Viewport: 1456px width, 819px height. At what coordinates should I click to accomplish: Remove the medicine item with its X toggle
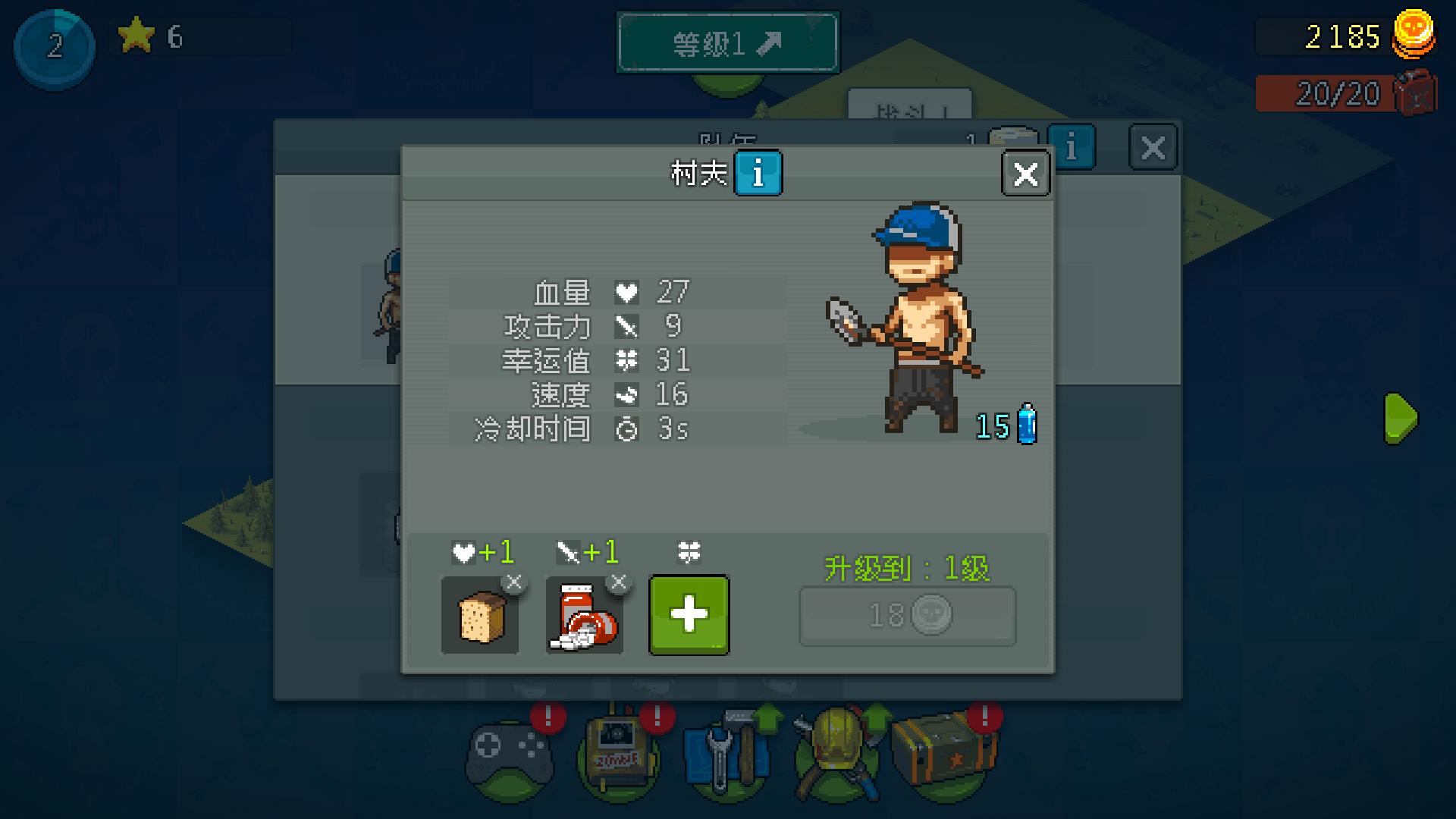618,581
